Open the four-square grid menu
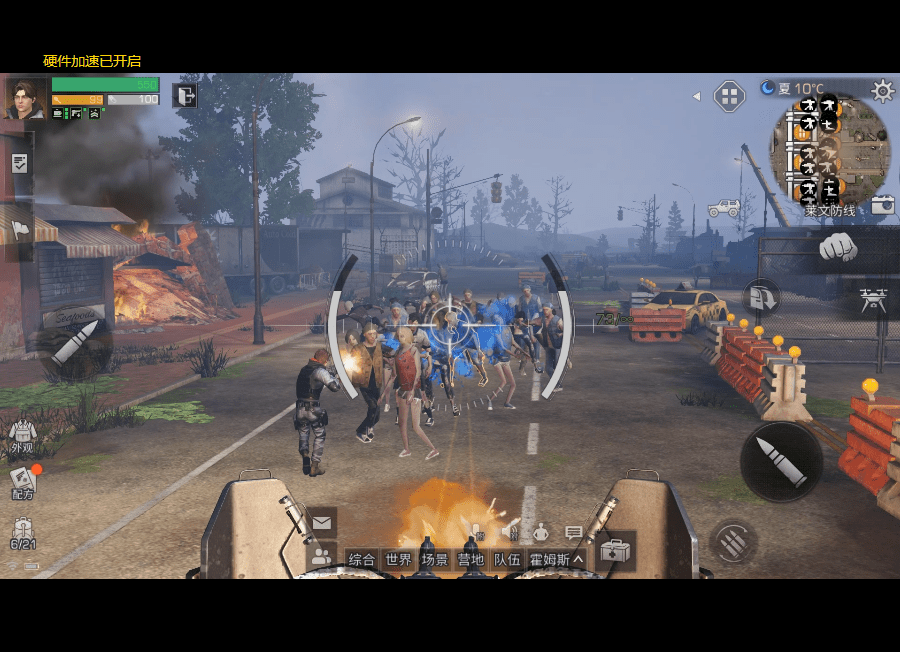900x652 pixels. pyautogui.click(x=729, y=97)
